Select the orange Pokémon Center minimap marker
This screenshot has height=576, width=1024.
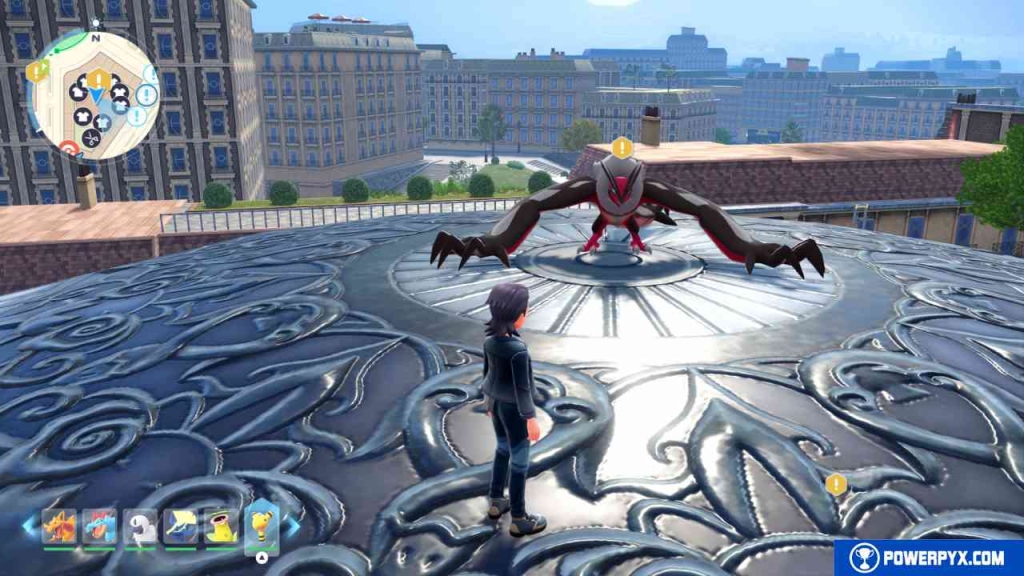(x=69, y=148)
